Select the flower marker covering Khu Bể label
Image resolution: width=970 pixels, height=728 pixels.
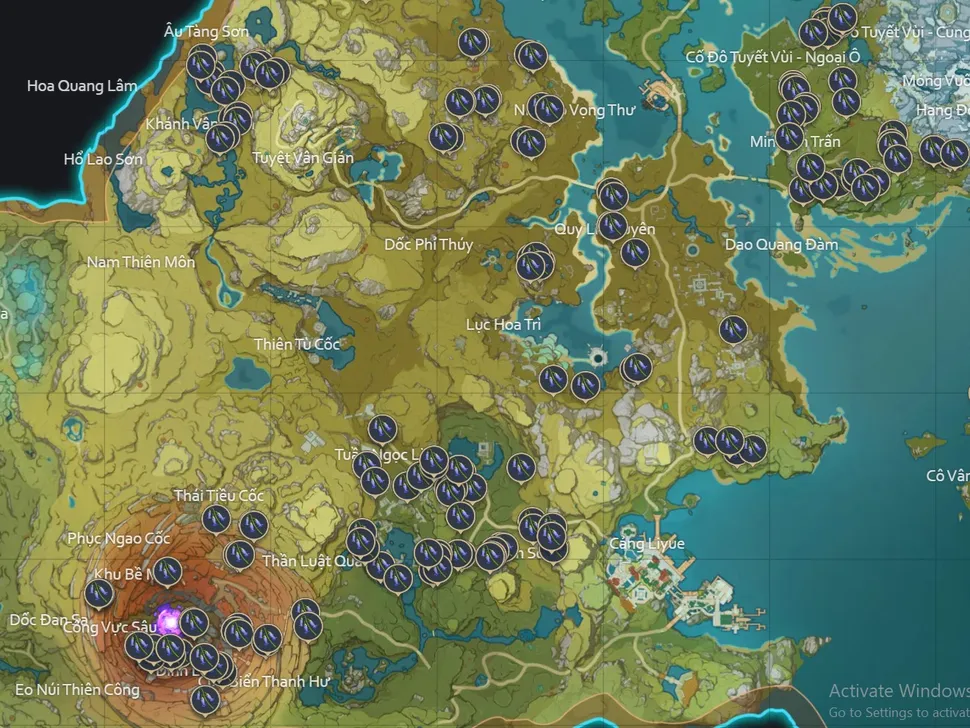(x=167, y=571)
